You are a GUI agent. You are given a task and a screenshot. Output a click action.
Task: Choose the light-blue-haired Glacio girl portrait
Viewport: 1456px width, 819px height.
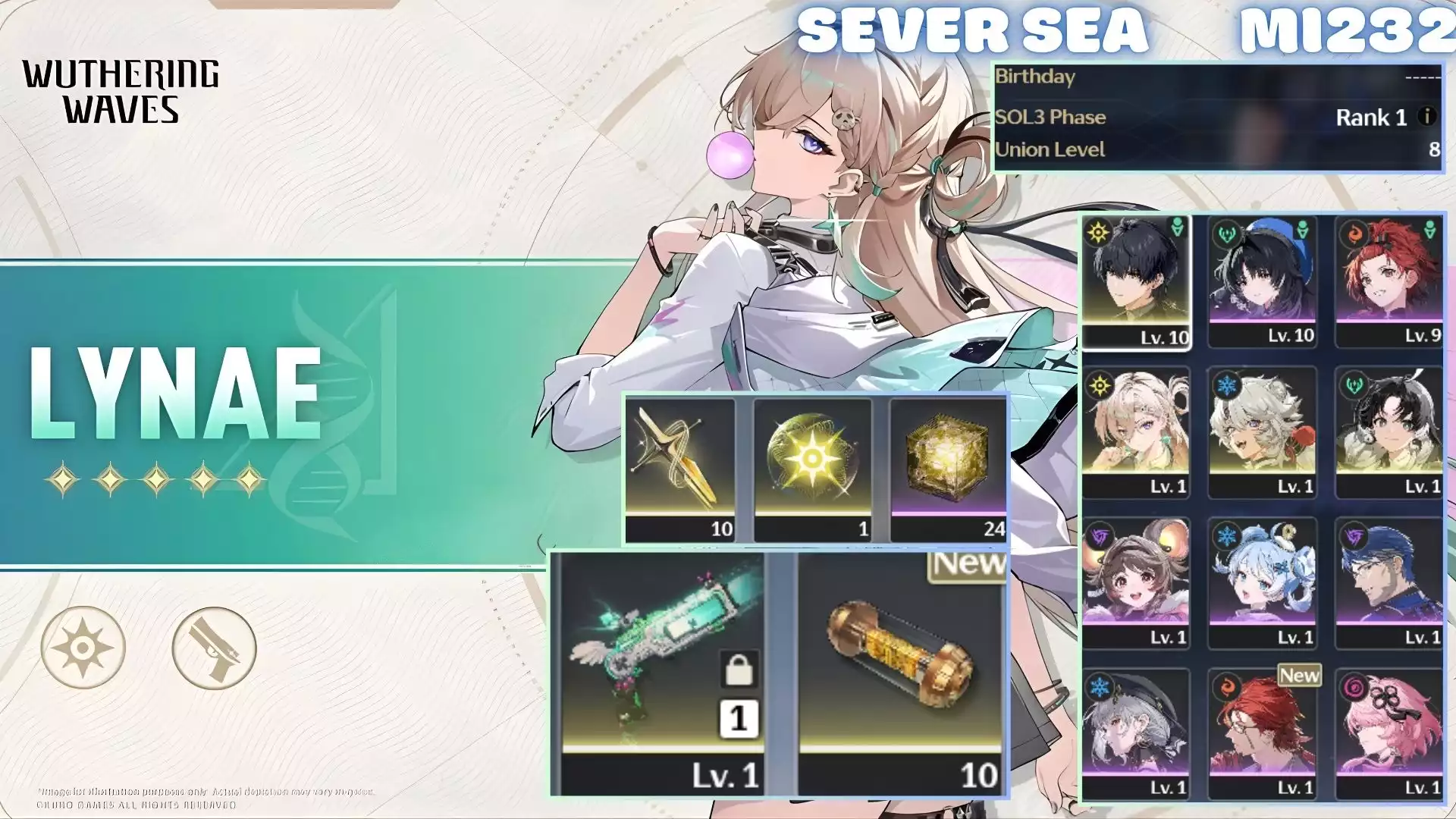[1262, 583]
